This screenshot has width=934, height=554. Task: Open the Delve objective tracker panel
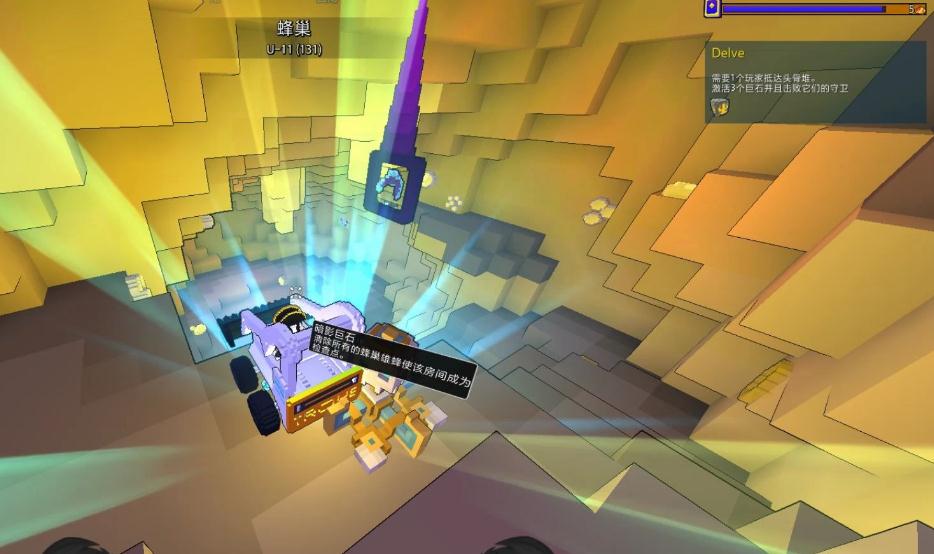pos(727,53)
